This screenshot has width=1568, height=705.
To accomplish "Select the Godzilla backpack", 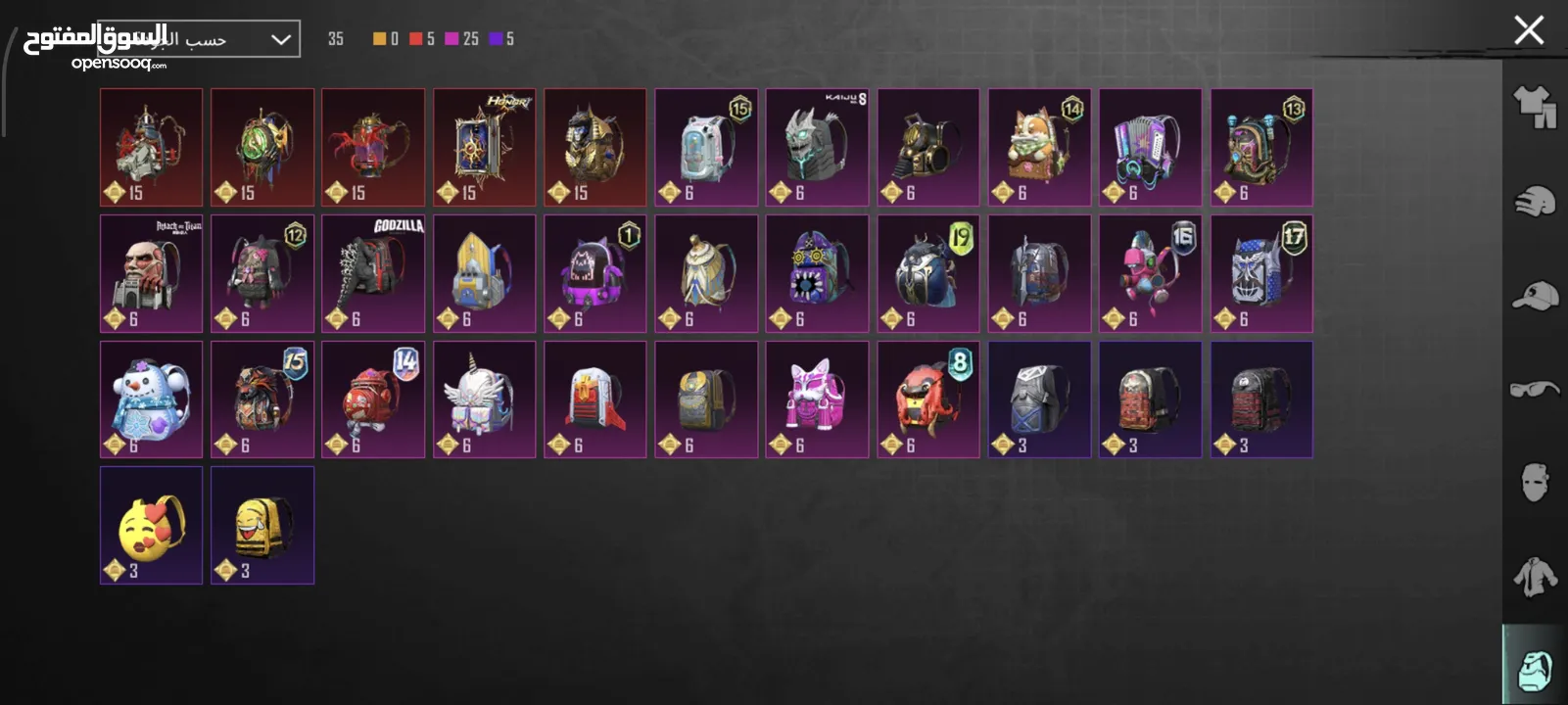I will (x=373, y=273).
